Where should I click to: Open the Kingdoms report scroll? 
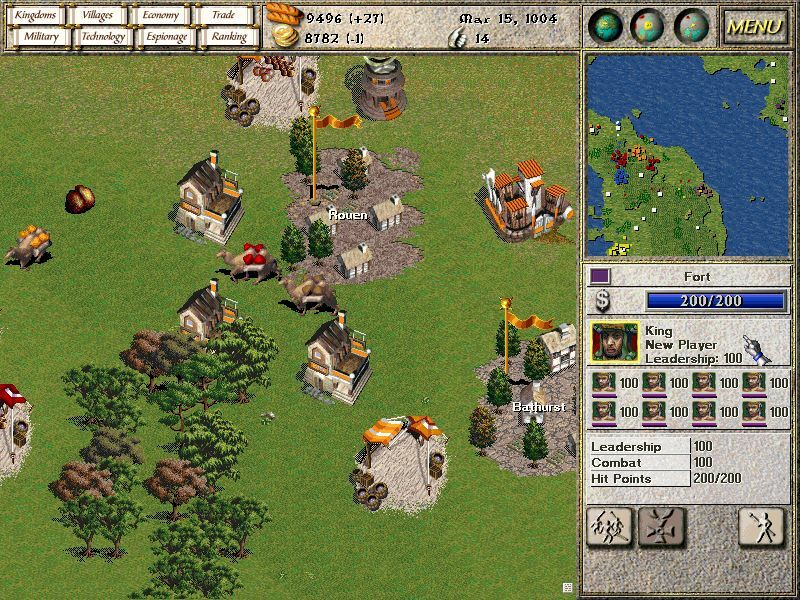click(x=36, y=15)
